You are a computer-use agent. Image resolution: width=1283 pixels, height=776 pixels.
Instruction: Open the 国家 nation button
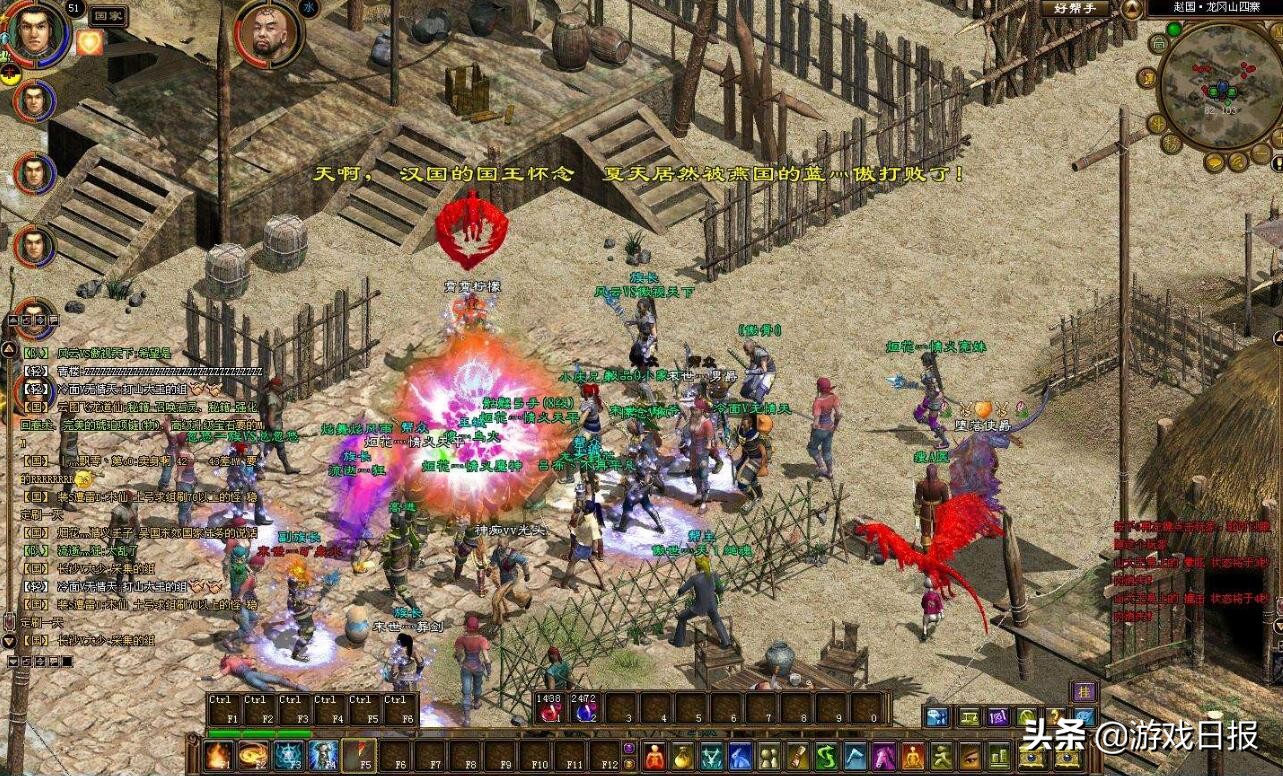107,16
